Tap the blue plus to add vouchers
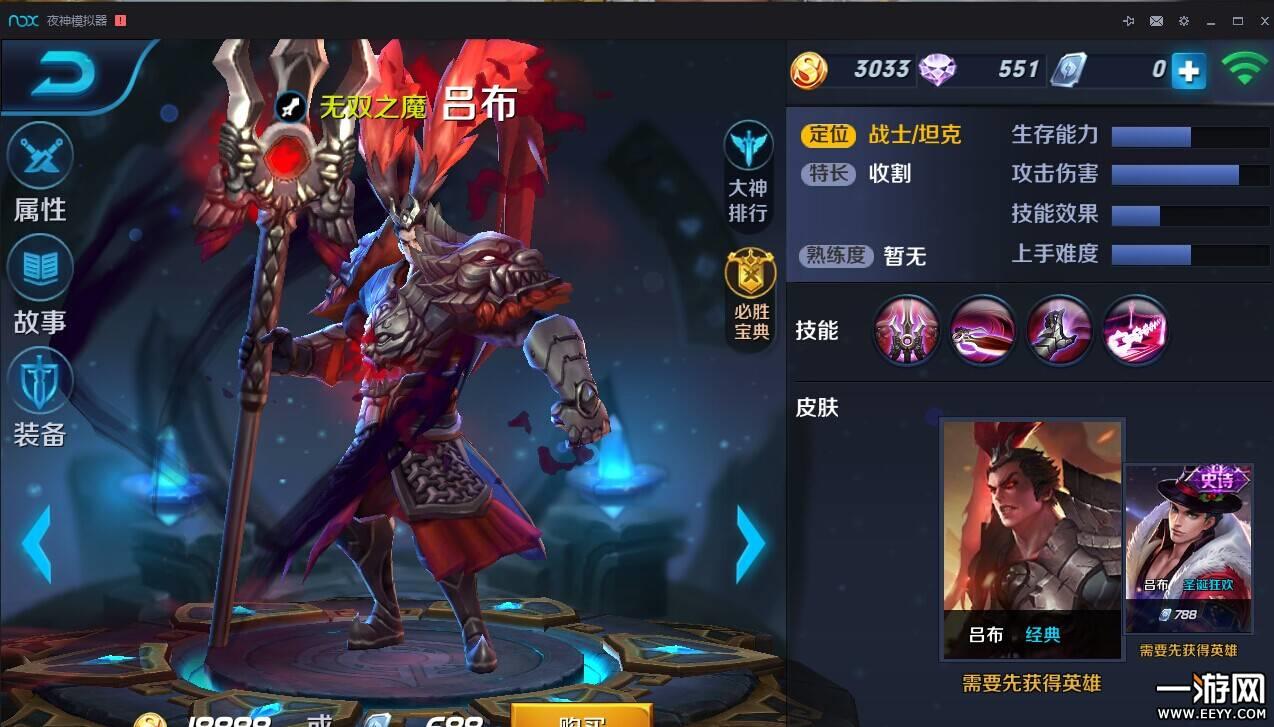This screenshot has height=727, width=1274. coord(1188,71)
